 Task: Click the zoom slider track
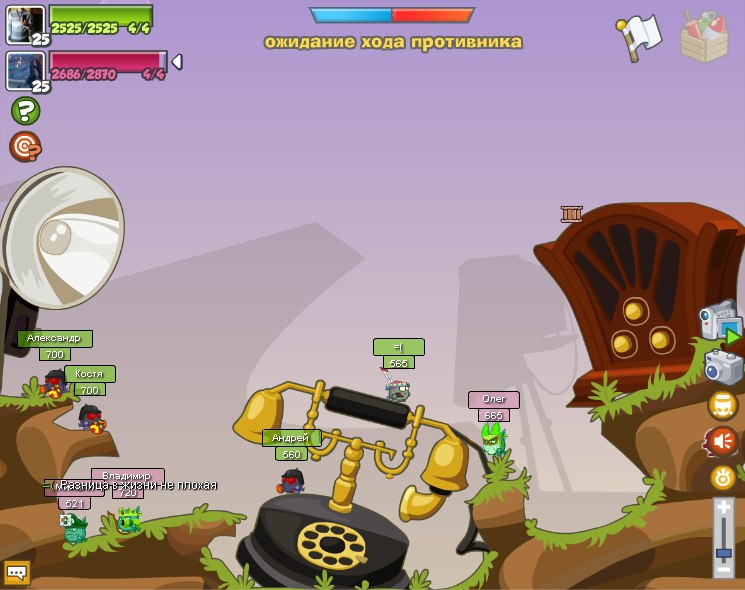click(x=723, y=540)
